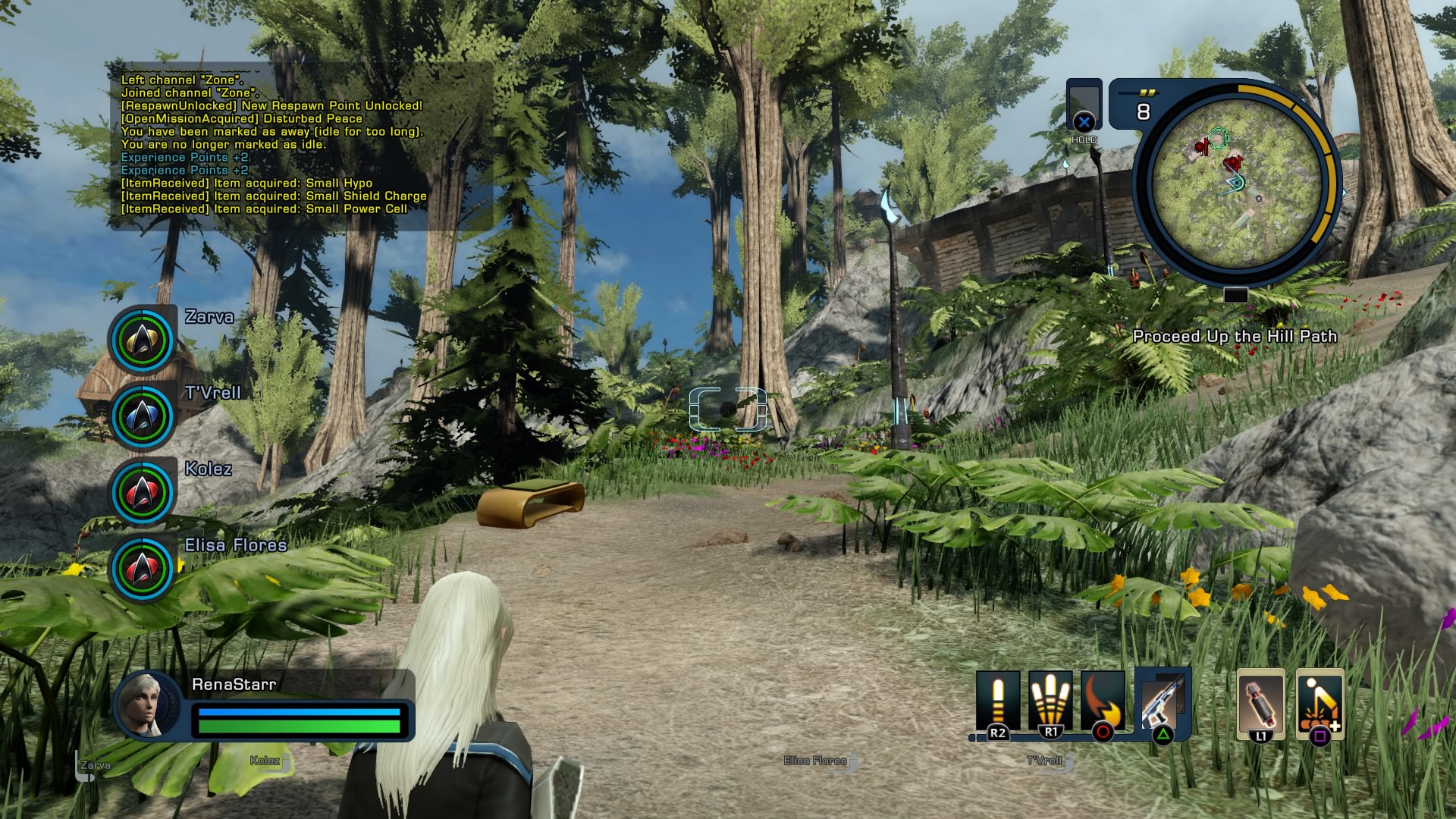Activate the crouching figure kit ability
The height and width of the screenshot is (819, 1456).
click(1319, 702)
